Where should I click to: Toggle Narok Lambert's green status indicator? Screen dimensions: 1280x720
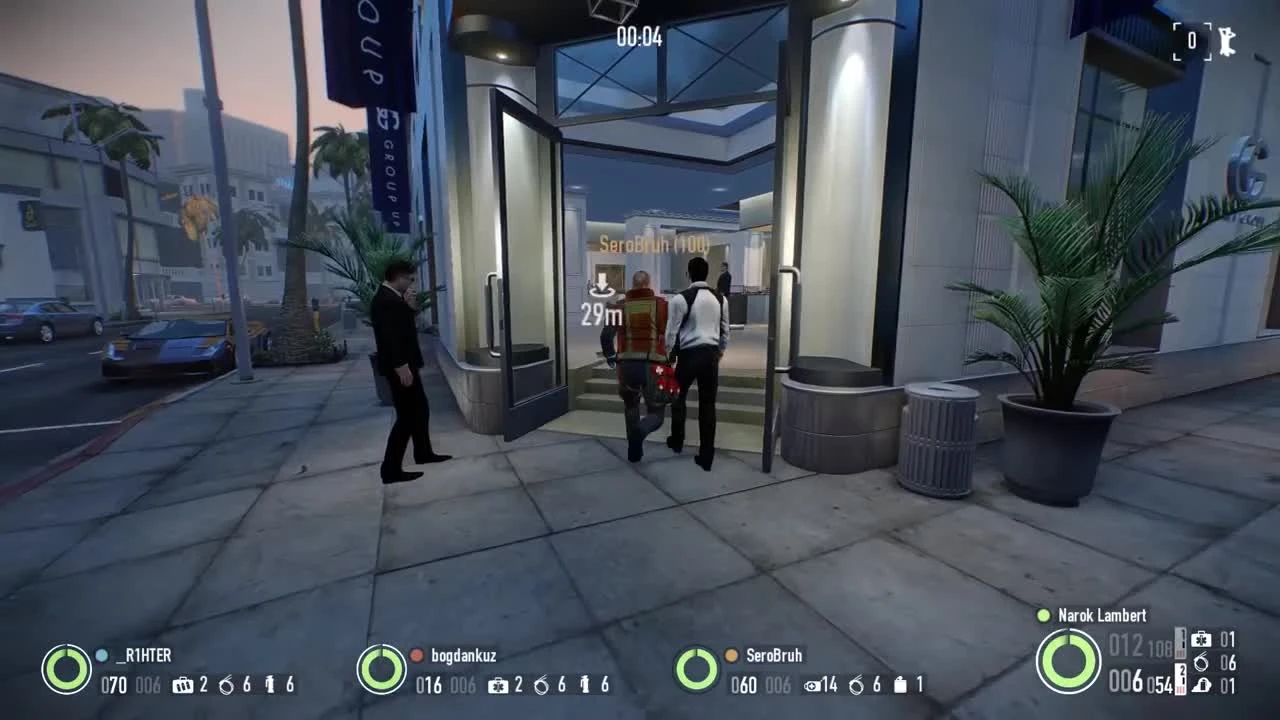point(1043,616)
